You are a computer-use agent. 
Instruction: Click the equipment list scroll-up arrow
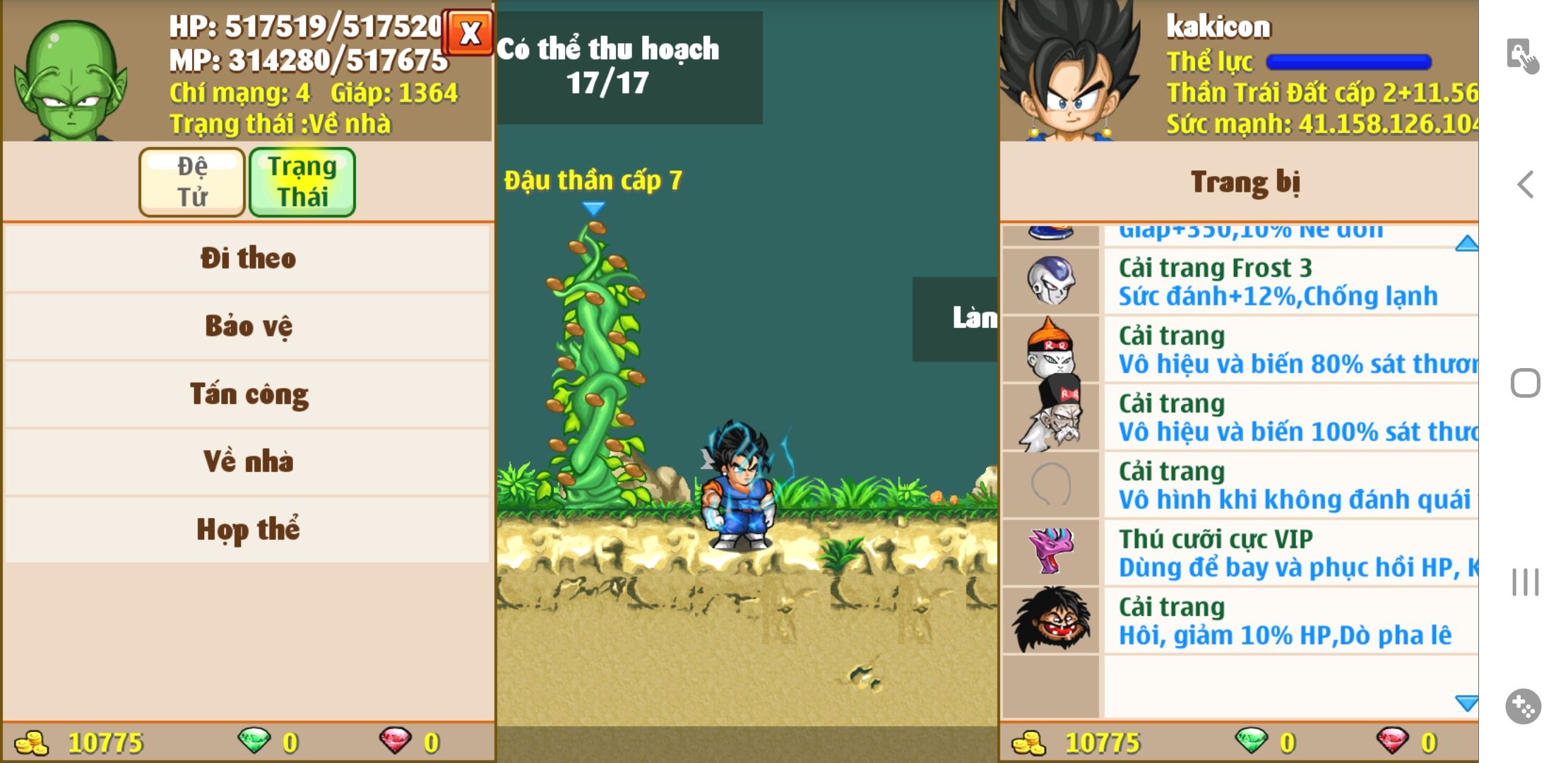(x=1466, y=244)
